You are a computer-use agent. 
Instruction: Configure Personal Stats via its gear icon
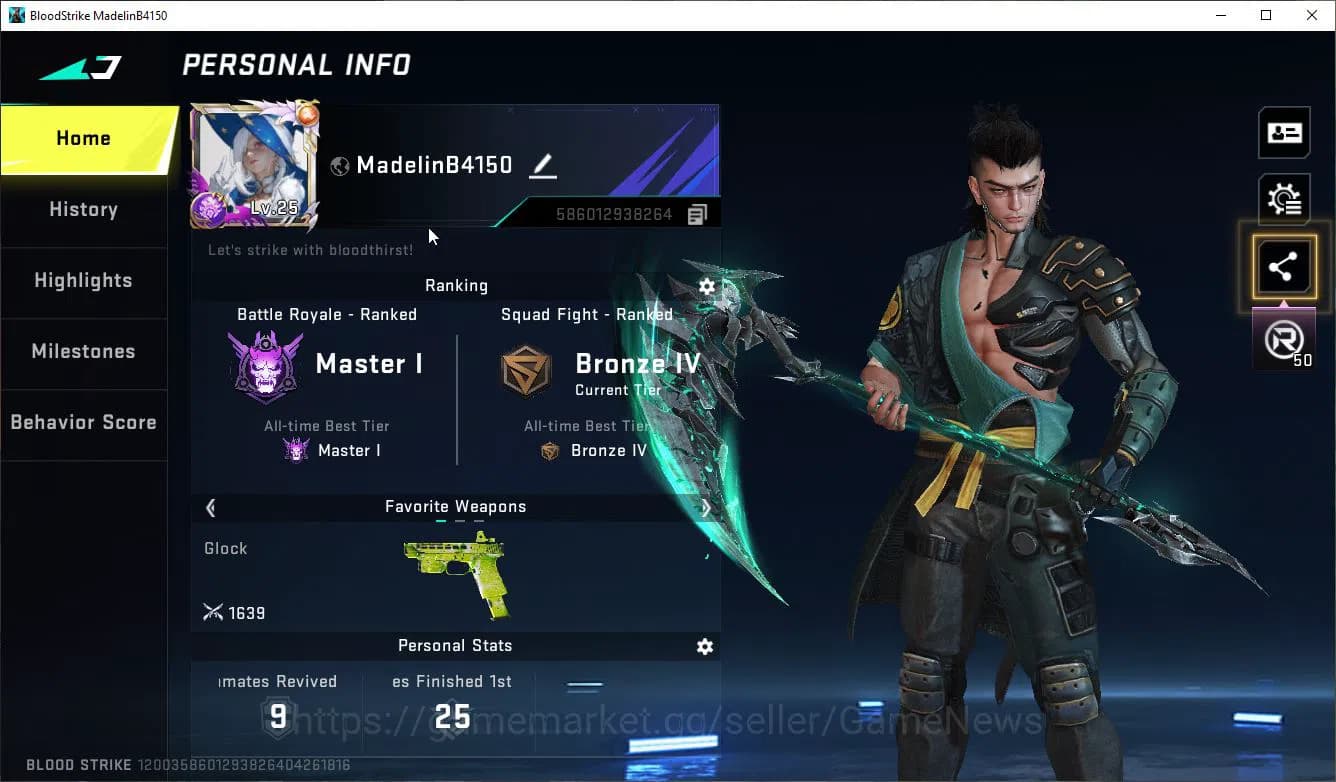tap(705, 646)
